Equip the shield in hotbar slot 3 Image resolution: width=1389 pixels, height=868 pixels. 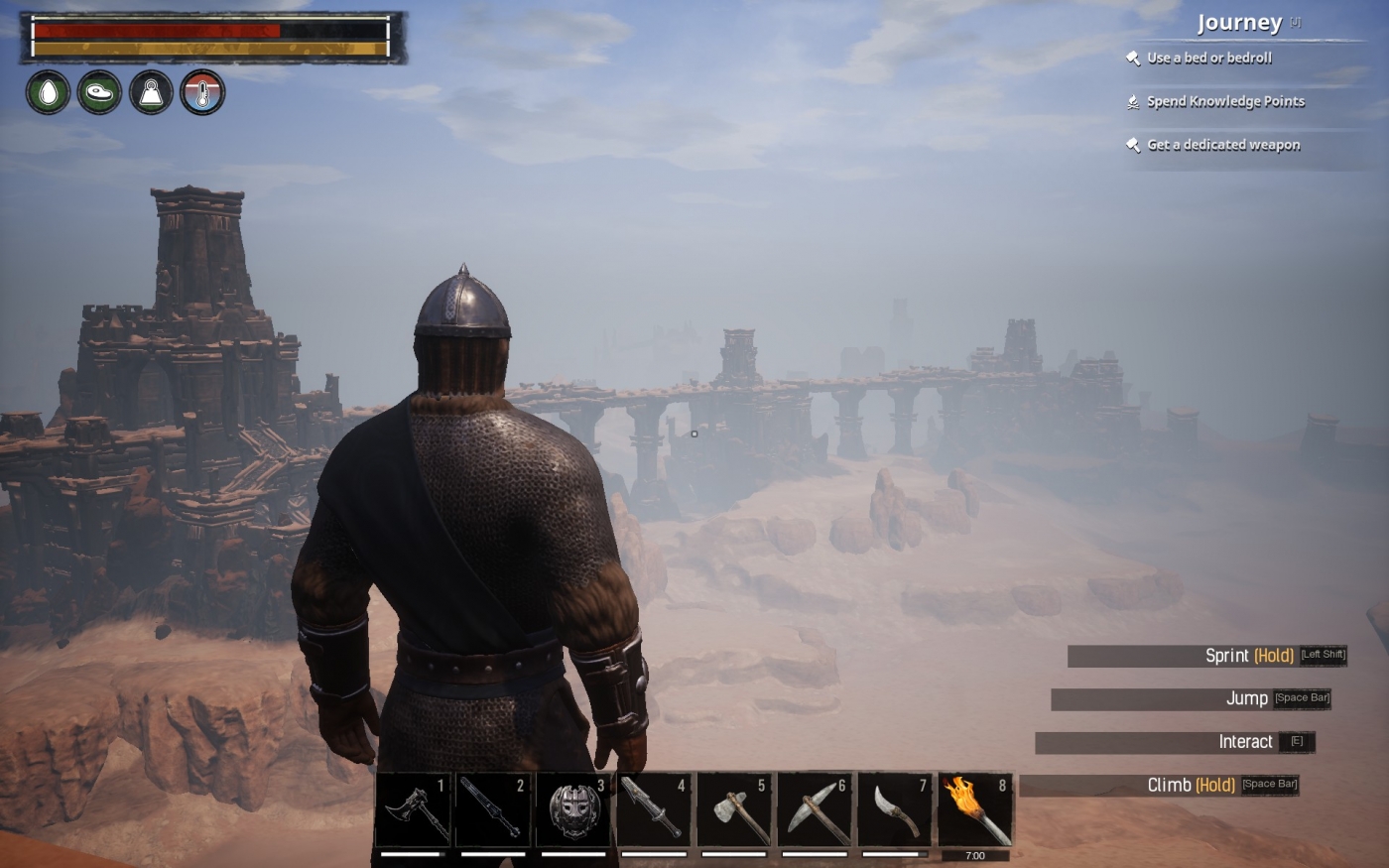(x=573, y=808)
